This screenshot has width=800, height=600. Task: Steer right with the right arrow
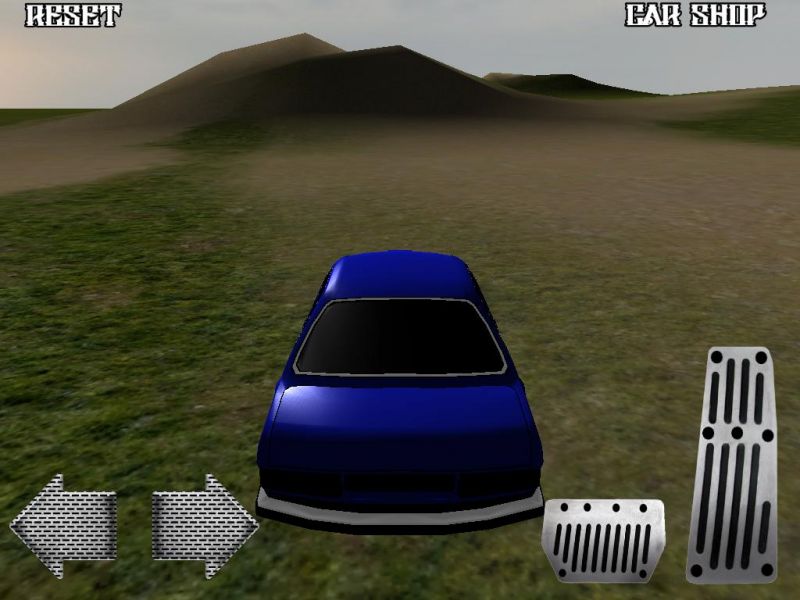204,525
